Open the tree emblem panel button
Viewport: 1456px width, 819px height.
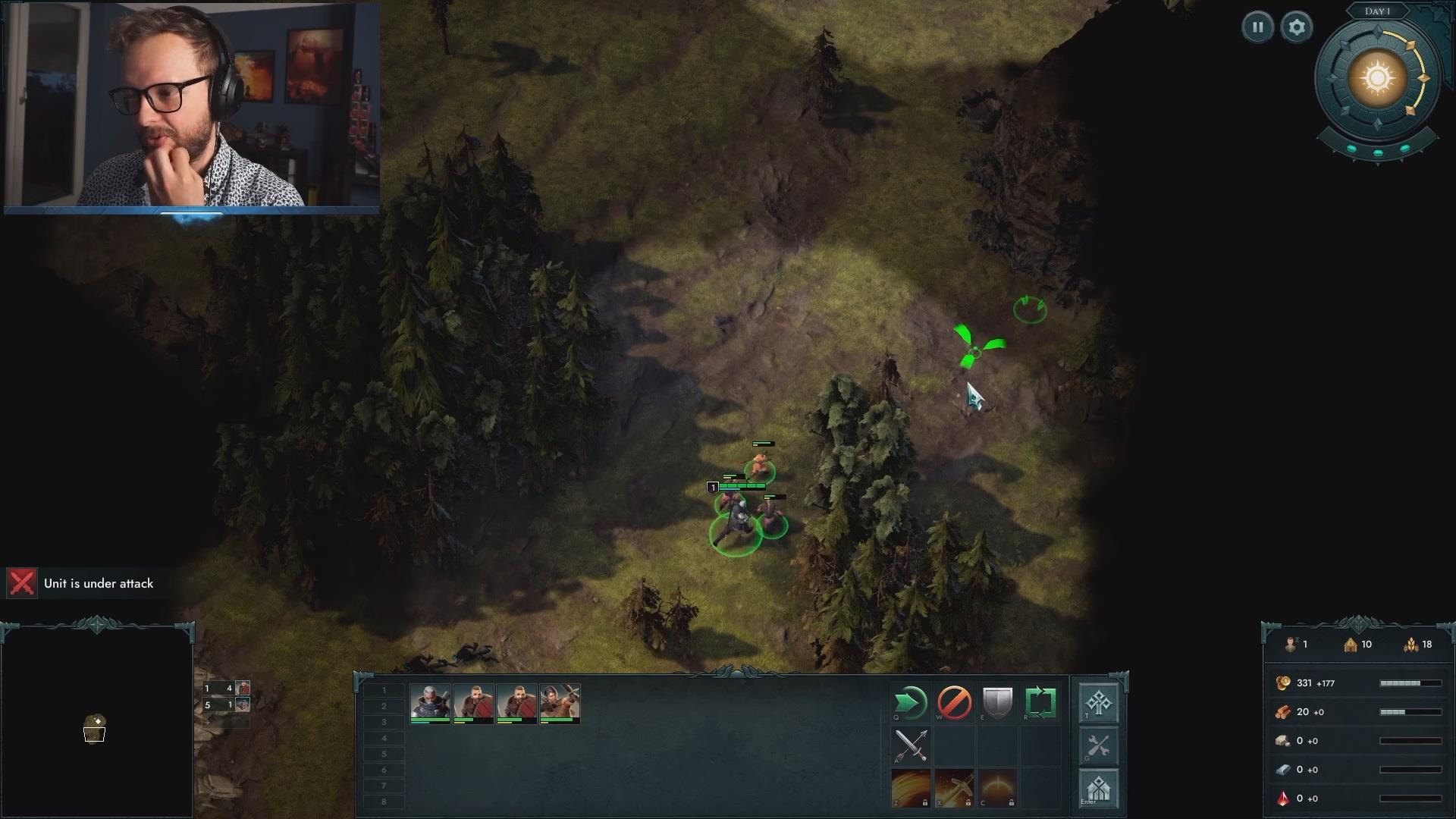point(1098,704)
